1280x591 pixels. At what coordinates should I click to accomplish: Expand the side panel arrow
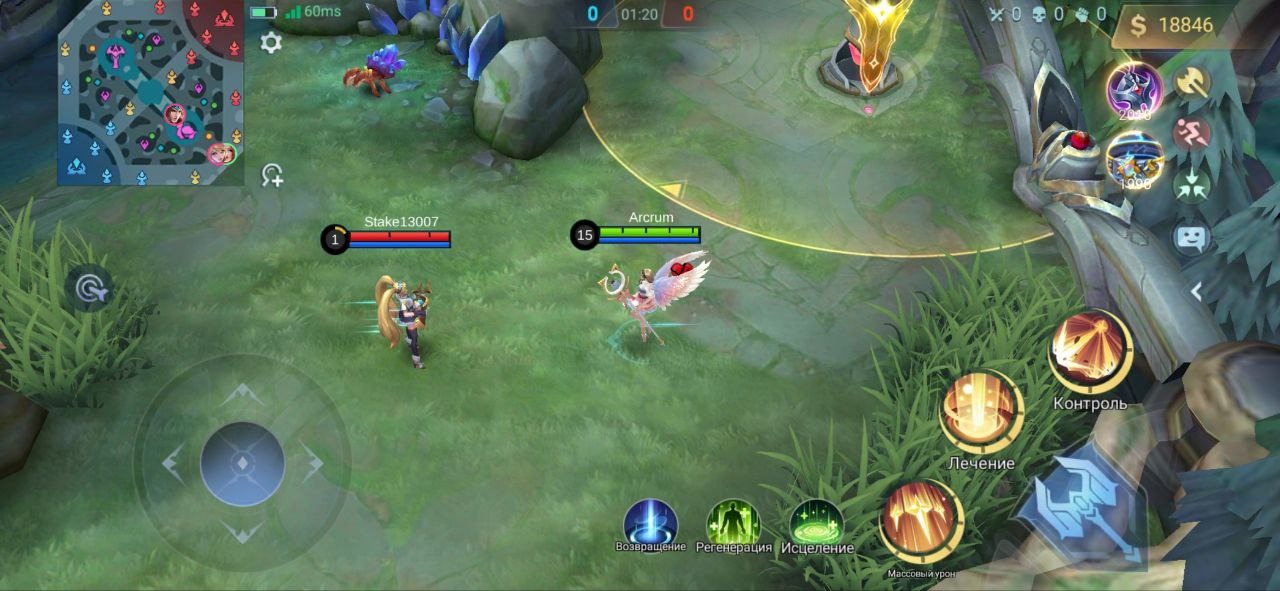tap(1196, 291)
